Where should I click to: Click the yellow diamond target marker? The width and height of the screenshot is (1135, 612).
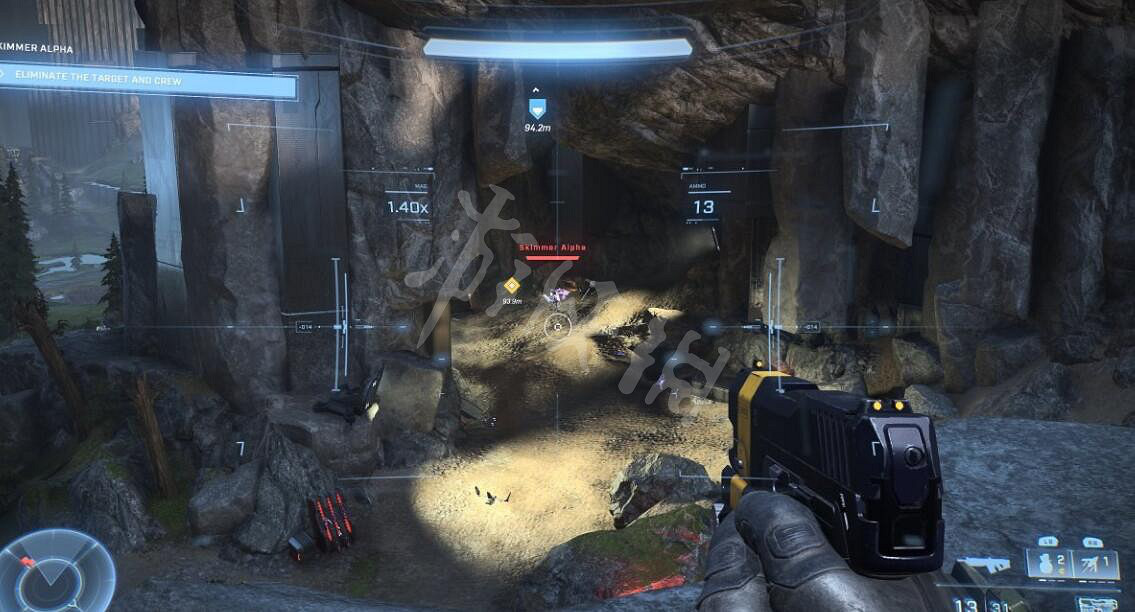(512, 285)
